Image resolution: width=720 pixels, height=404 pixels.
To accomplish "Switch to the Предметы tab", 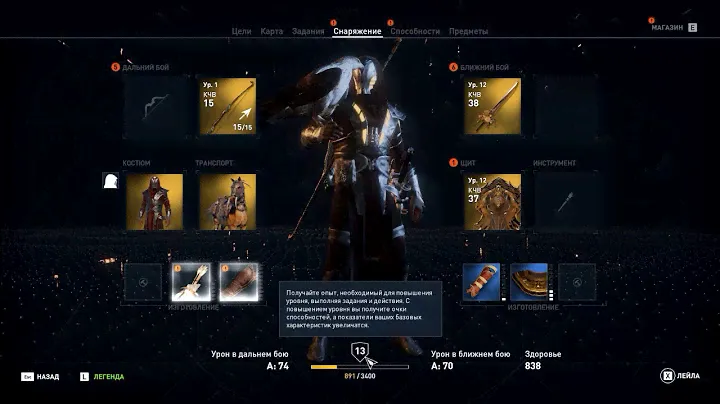I will click(x=468, y=31).
